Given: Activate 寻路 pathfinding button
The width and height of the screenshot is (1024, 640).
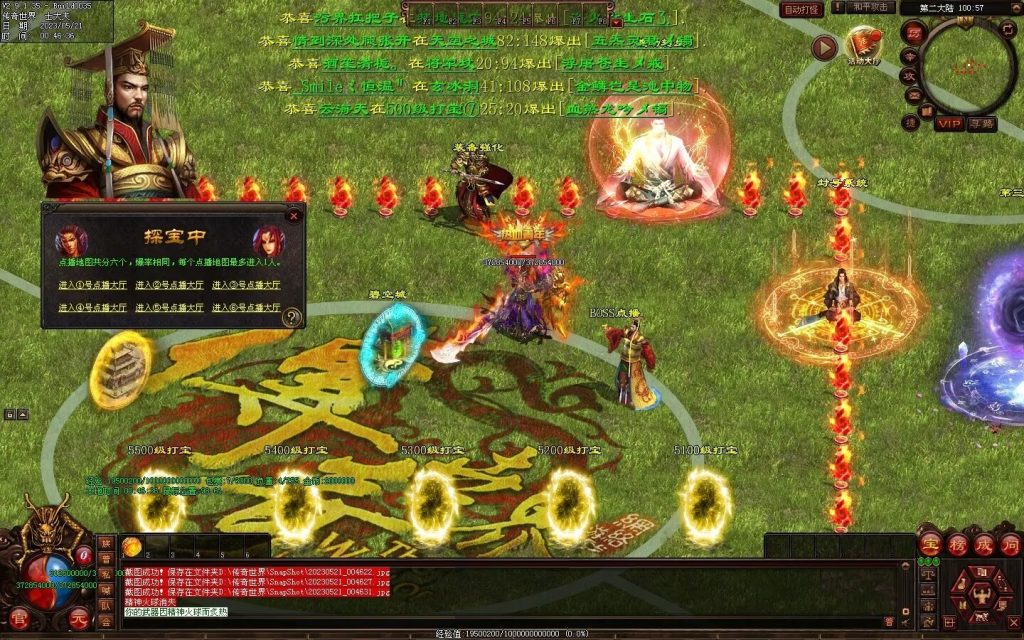Looking at the screenshot, I should [982, 123].
